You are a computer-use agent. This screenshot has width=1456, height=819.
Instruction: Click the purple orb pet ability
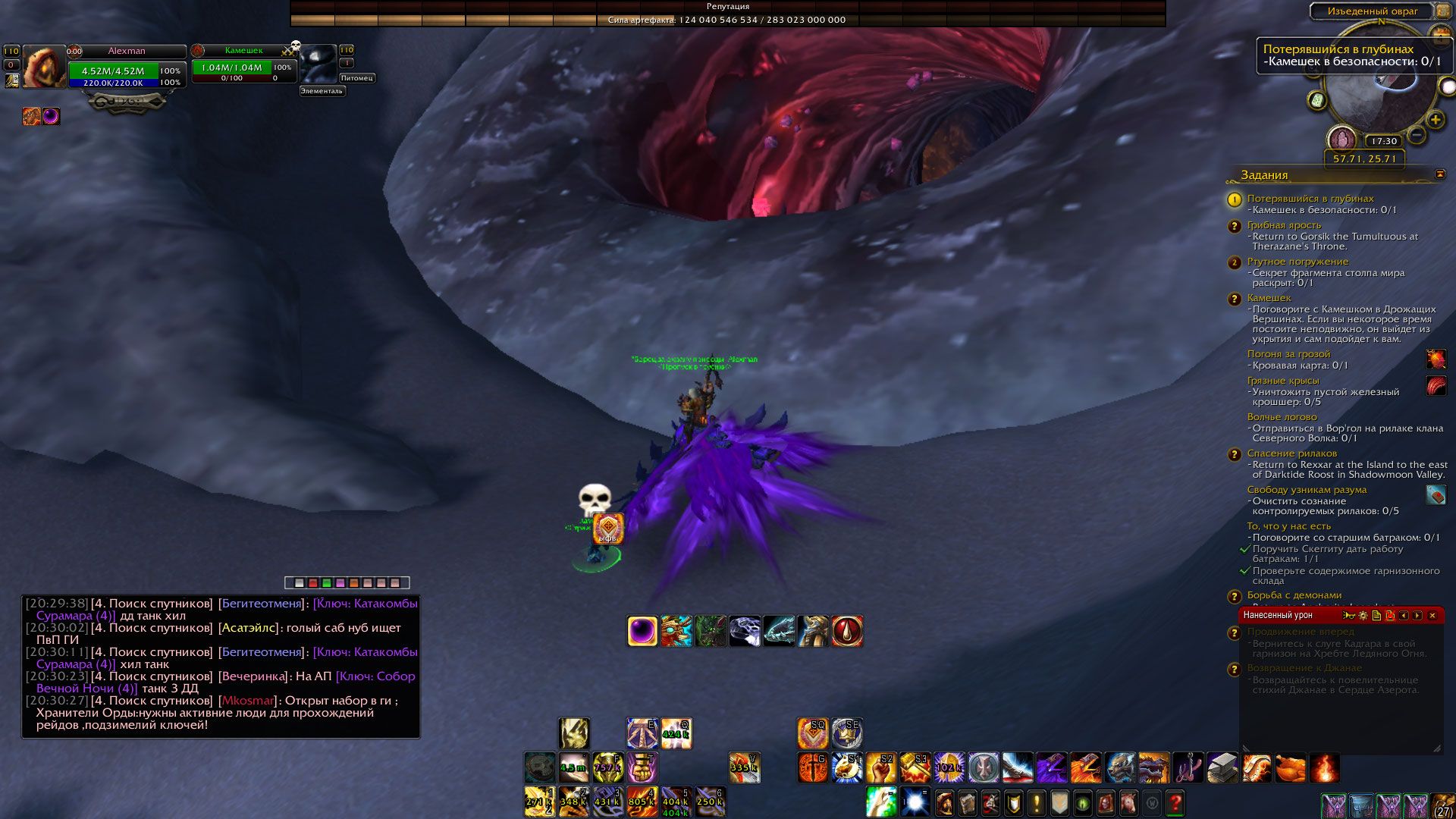[642, 631]
